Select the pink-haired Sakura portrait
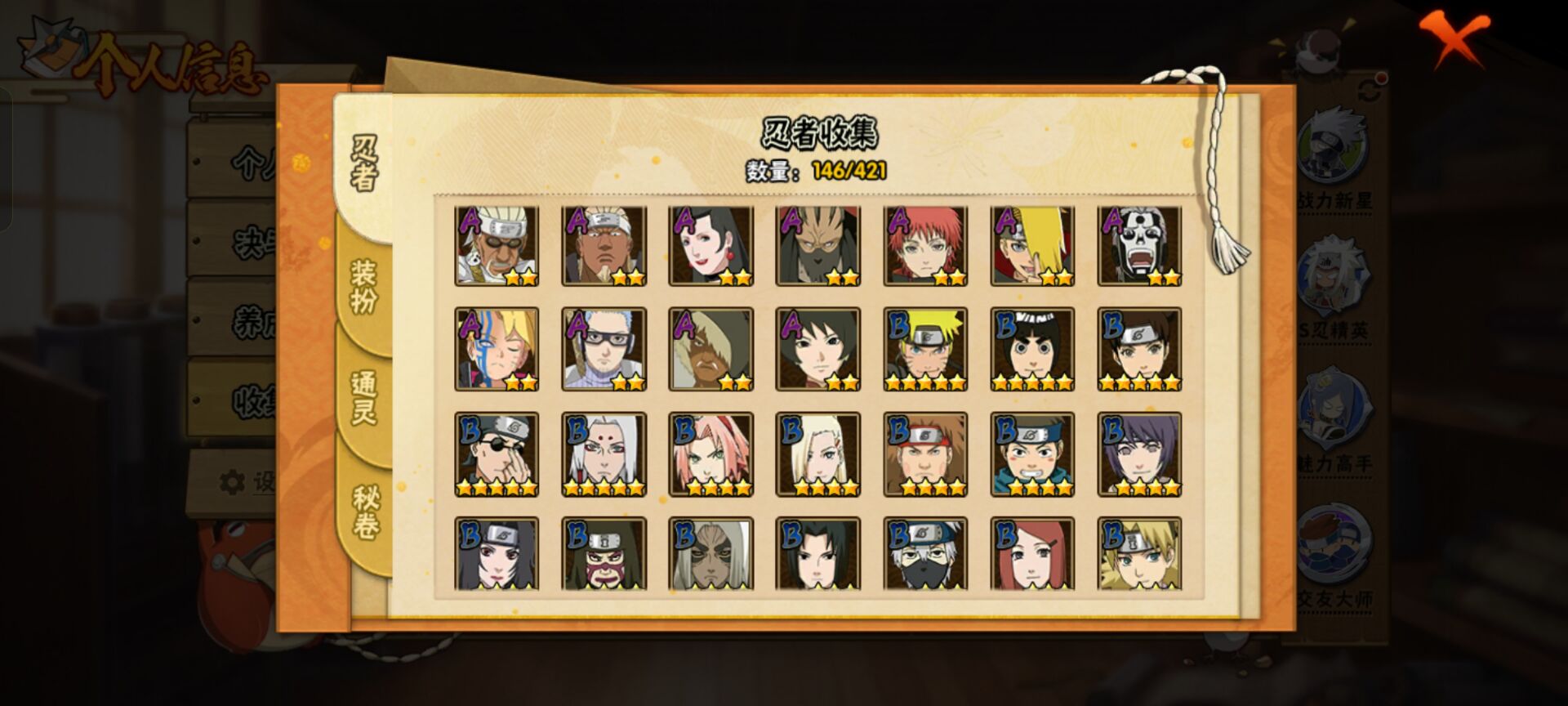 pos(710,454)
